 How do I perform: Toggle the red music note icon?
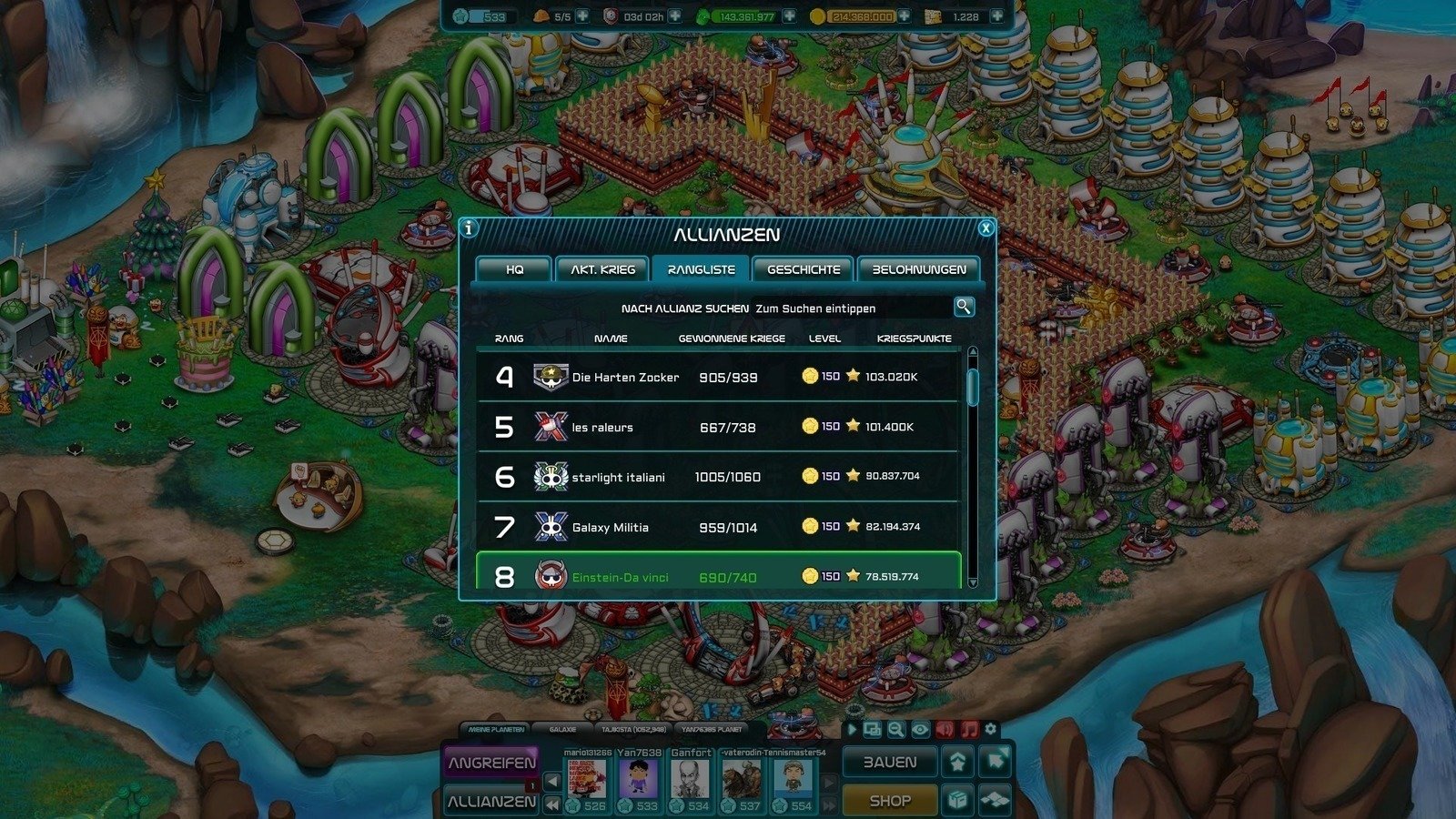(x=969, y=729)
